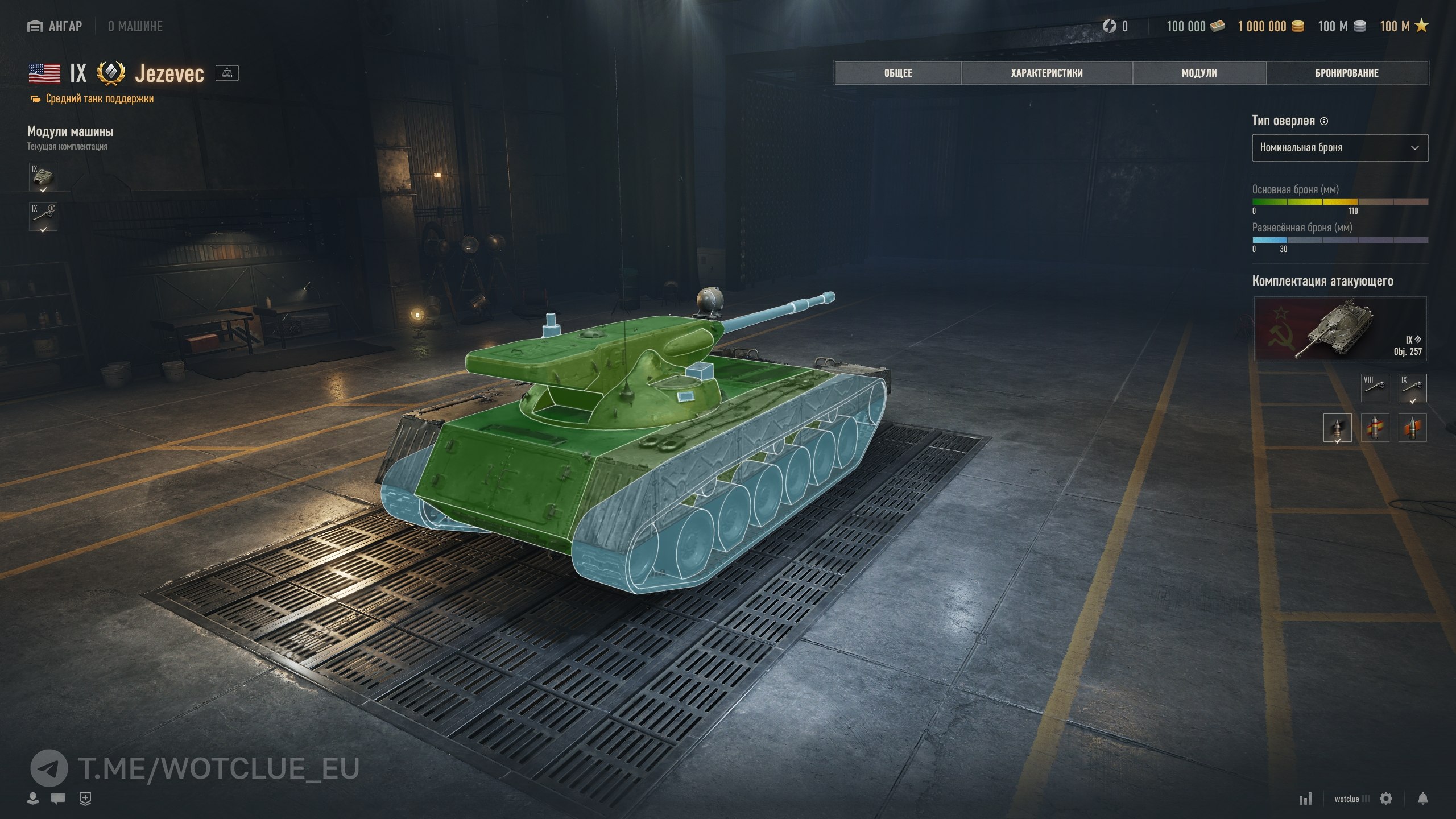
Task: Click the compare scales icon beside Jezevec
Action: (x=227, y=73)
